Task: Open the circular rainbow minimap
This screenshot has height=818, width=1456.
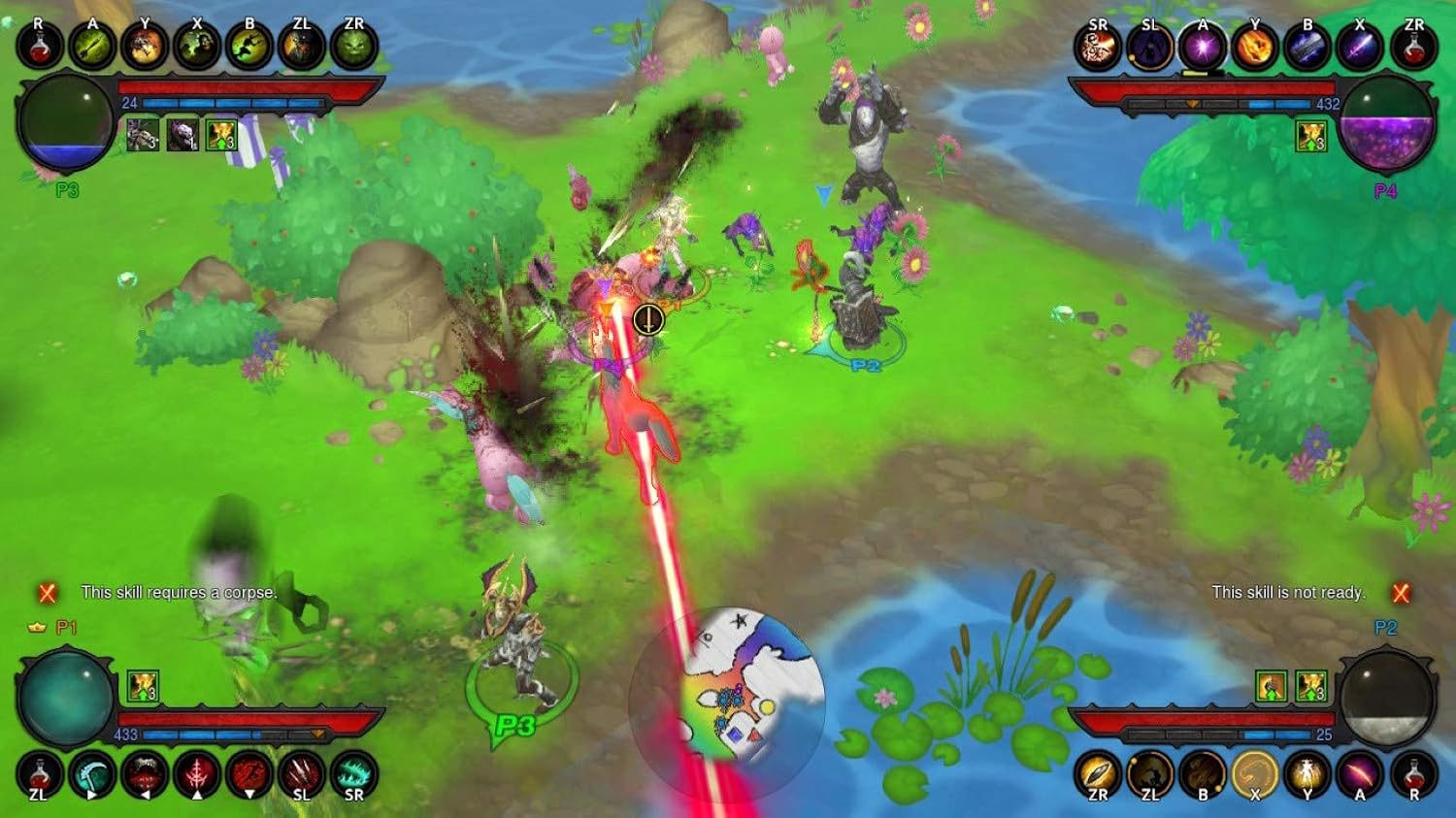Action: tap(727, 698)
